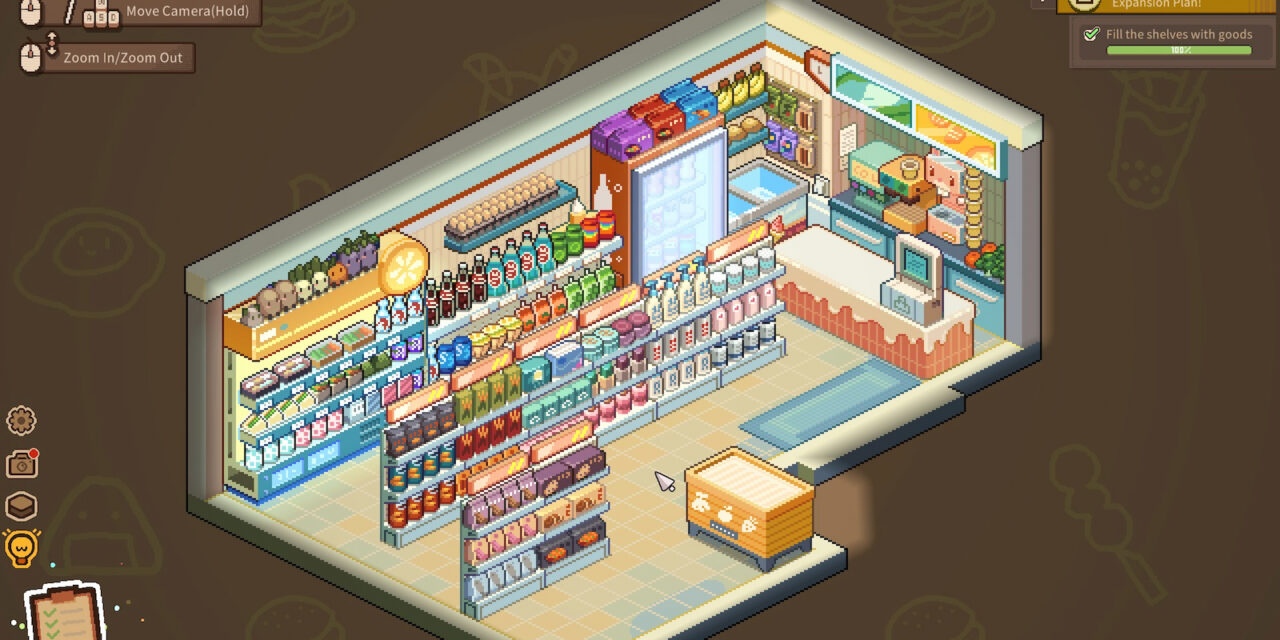
Task: Open the gear settings icon
Action: (x=21, y=421)
